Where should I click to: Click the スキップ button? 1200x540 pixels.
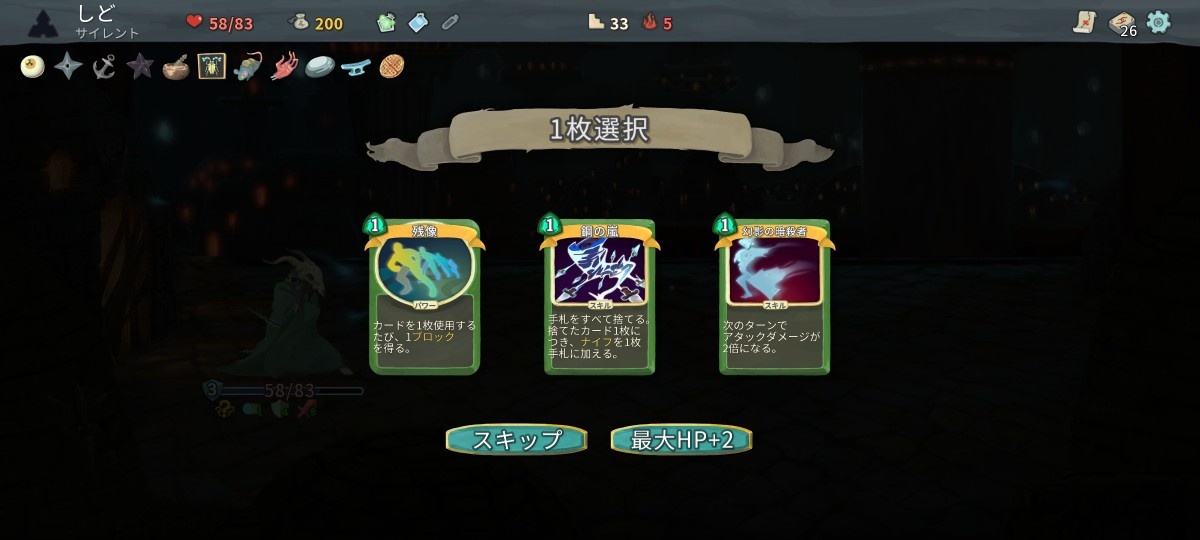(517, 440)
